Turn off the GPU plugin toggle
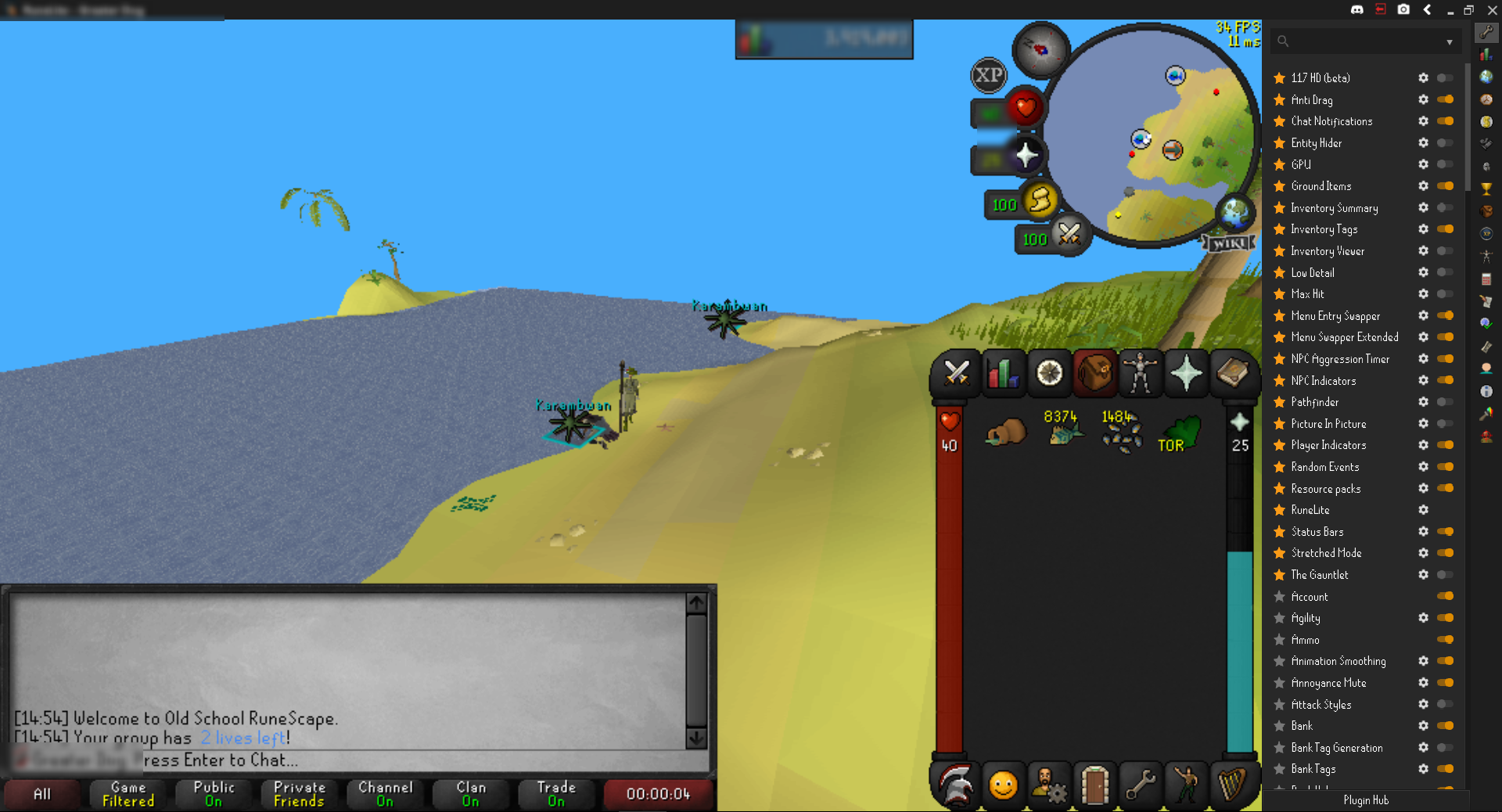Screen dimensions: 1502x812 1444,164
